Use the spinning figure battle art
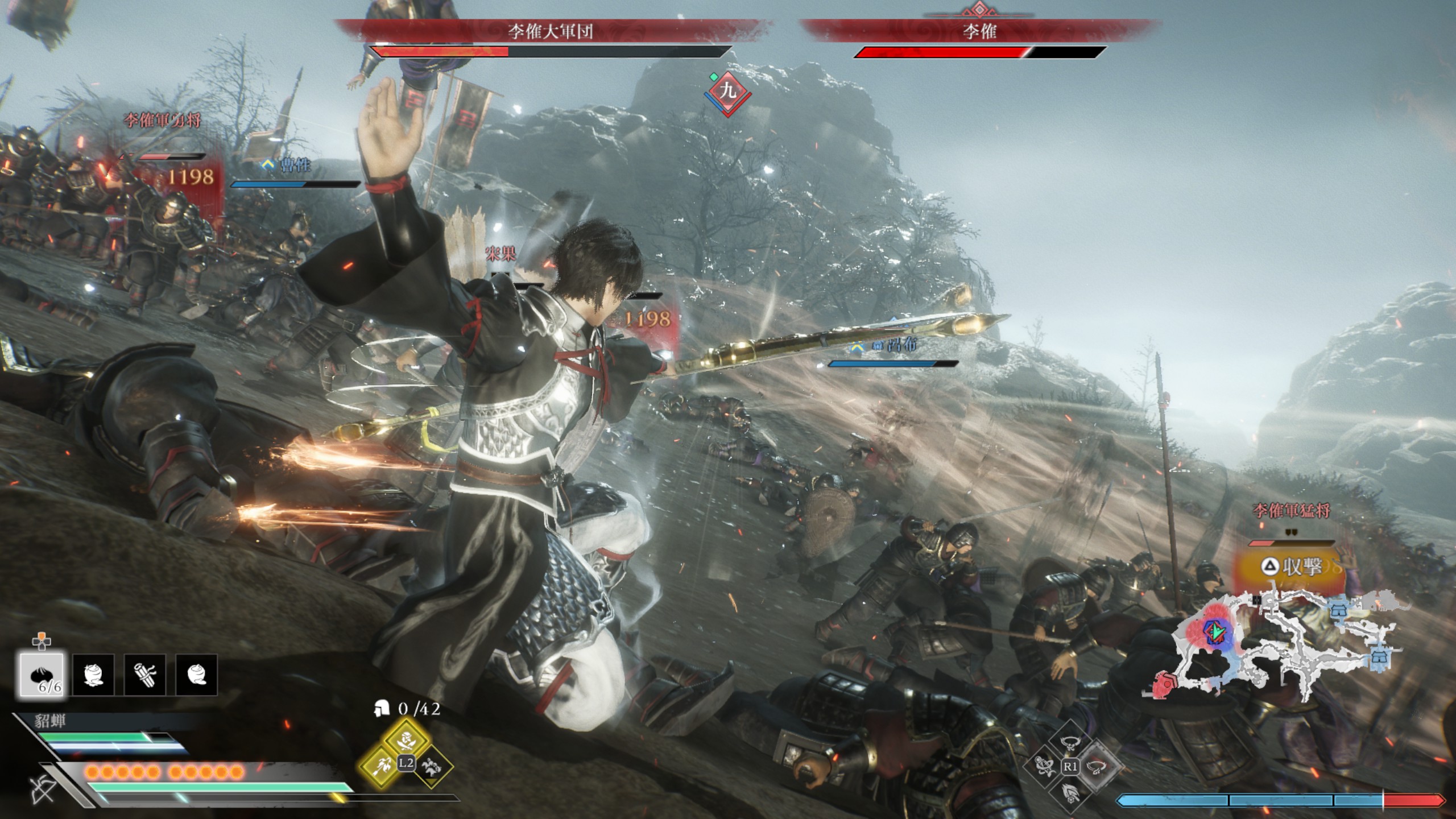Screen dimensions: 1456x819 point(1045,766)
